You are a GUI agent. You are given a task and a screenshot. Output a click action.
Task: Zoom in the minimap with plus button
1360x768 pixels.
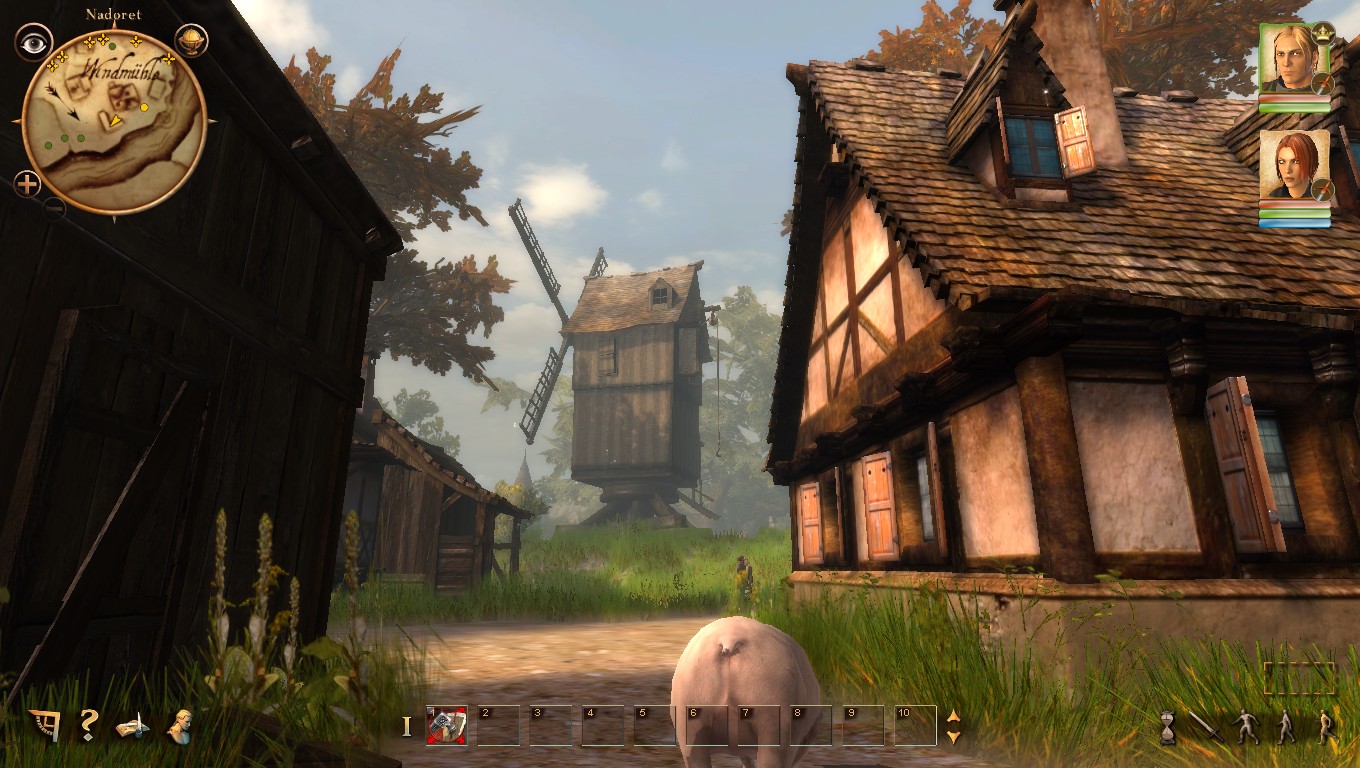point(27,184)
